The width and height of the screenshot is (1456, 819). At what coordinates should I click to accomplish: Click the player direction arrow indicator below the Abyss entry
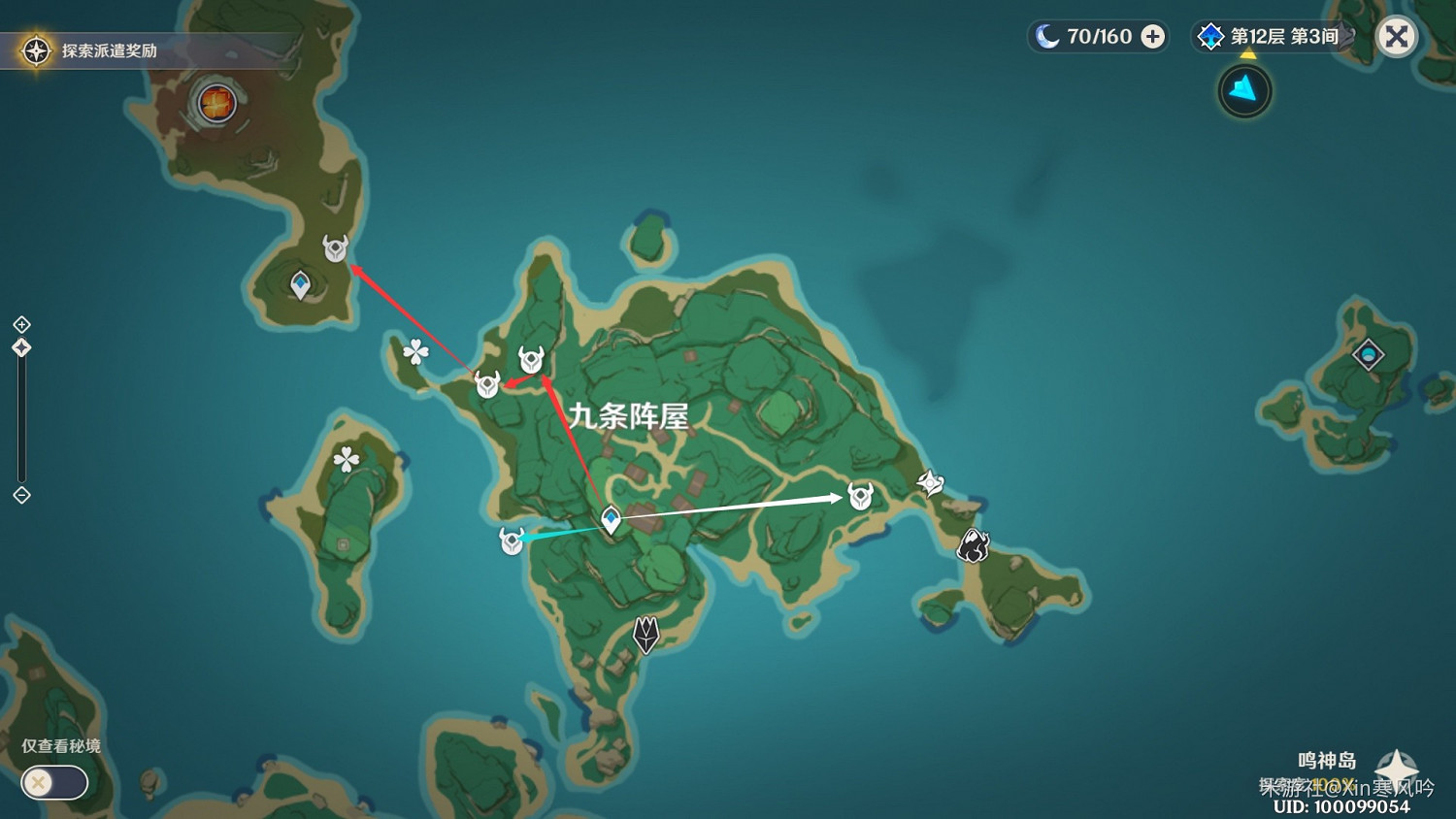point(1243,90)
